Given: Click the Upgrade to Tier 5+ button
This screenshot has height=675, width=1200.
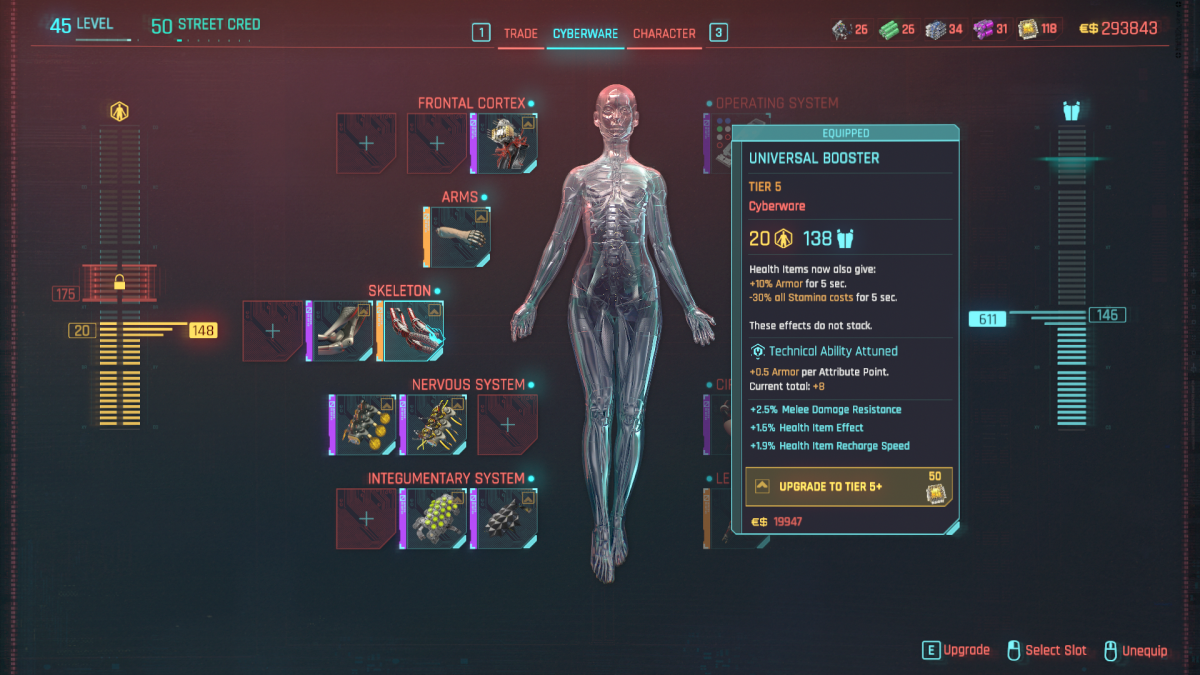Looking at the screenshot, I should coord(848,487).
